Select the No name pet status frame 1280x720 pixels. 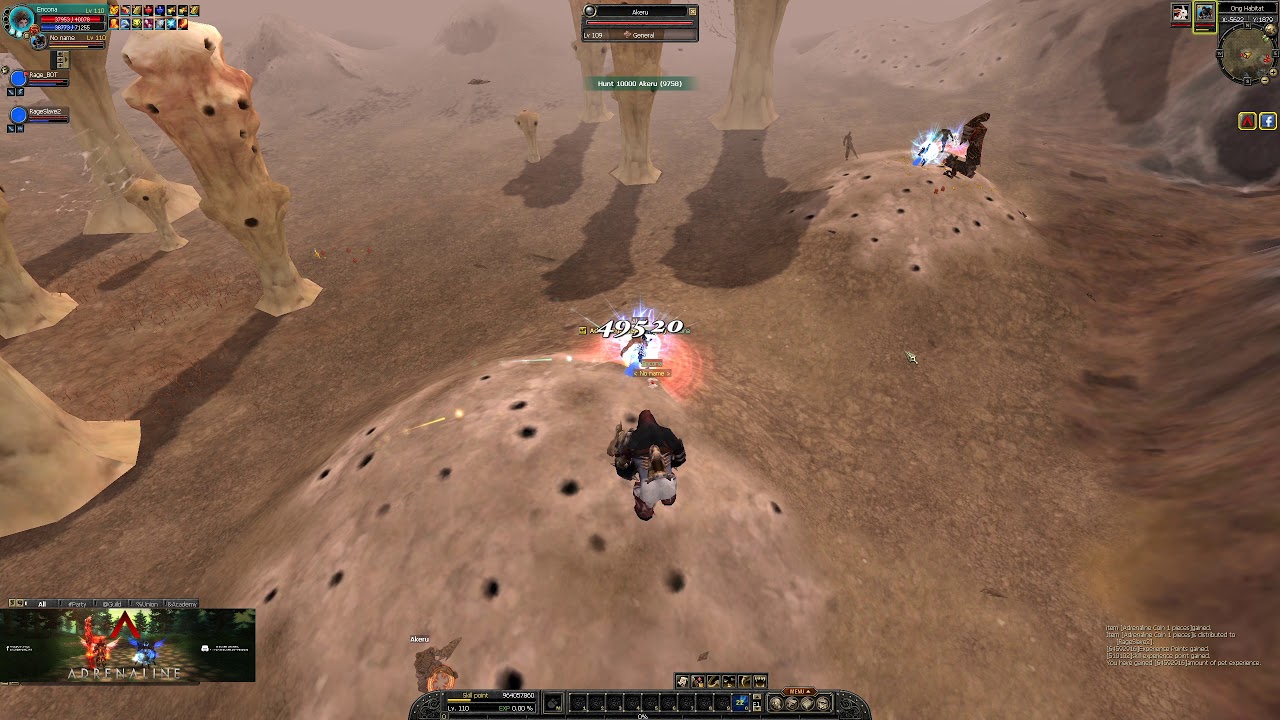(70, 40)
